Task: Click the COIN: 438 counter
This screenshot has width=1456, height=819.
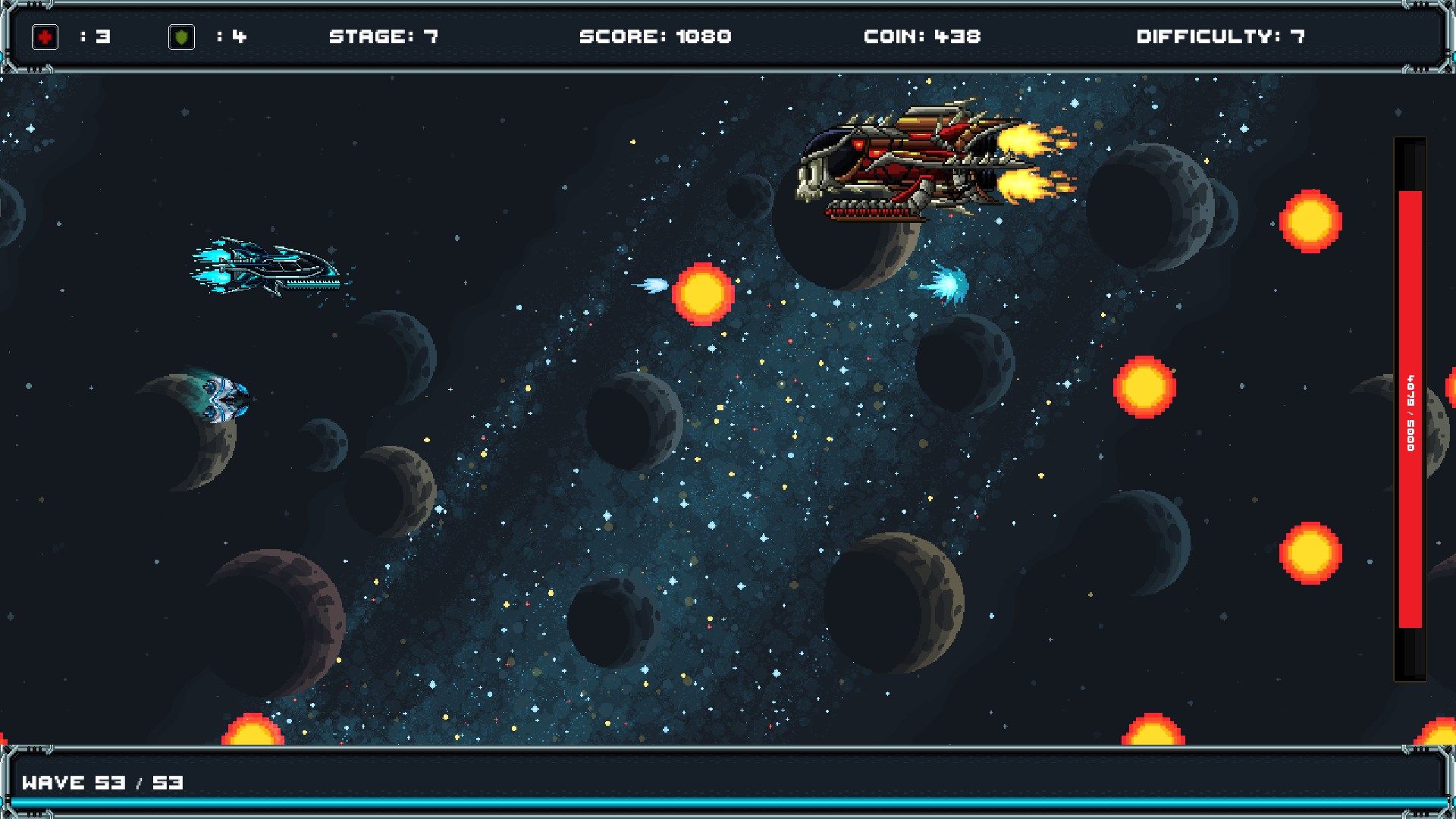Action: click(x=922, y=35)
